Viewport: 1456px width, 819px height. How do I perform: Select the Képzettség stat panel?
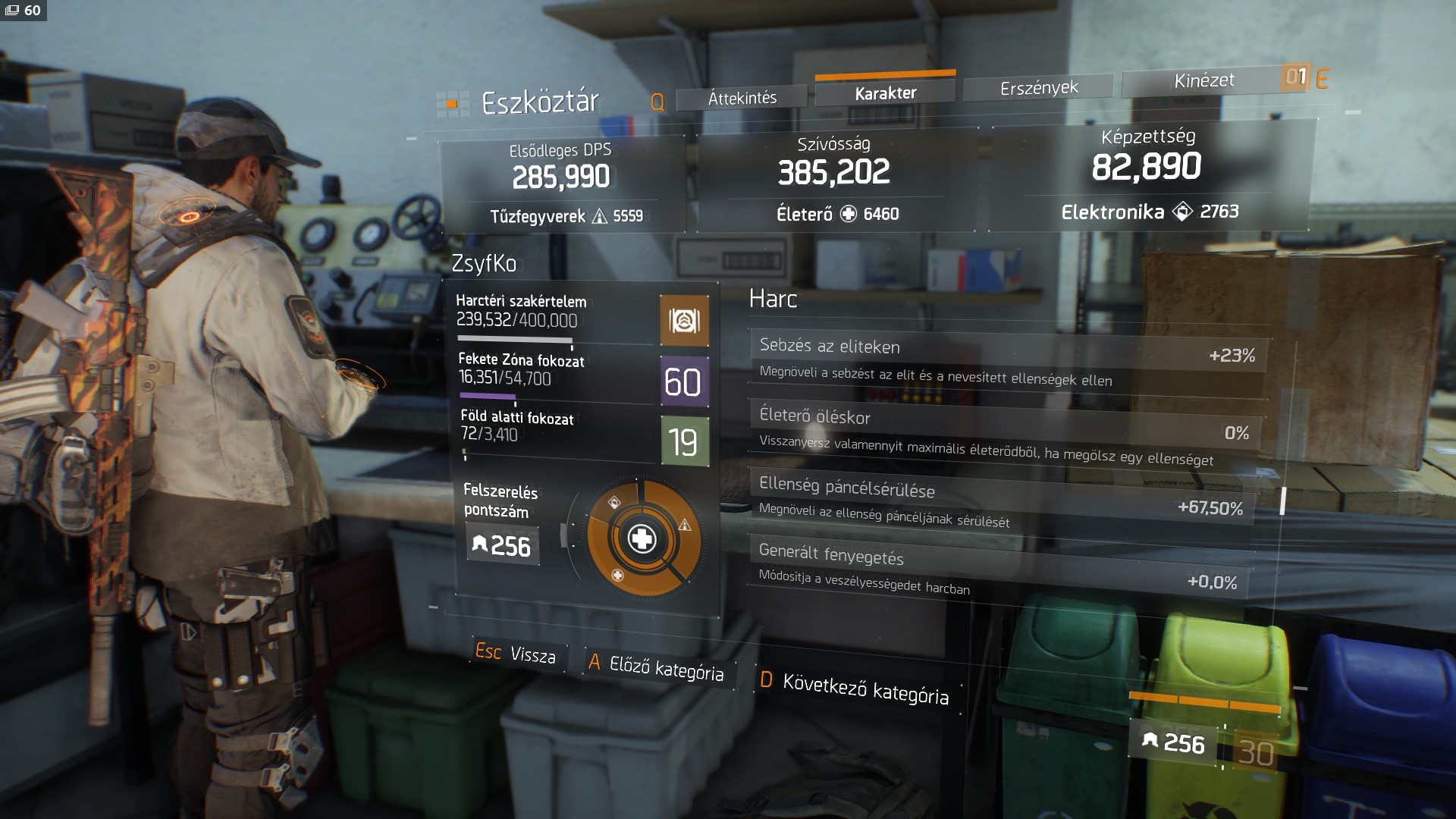pyautogui.click(x=1148, y=175)
